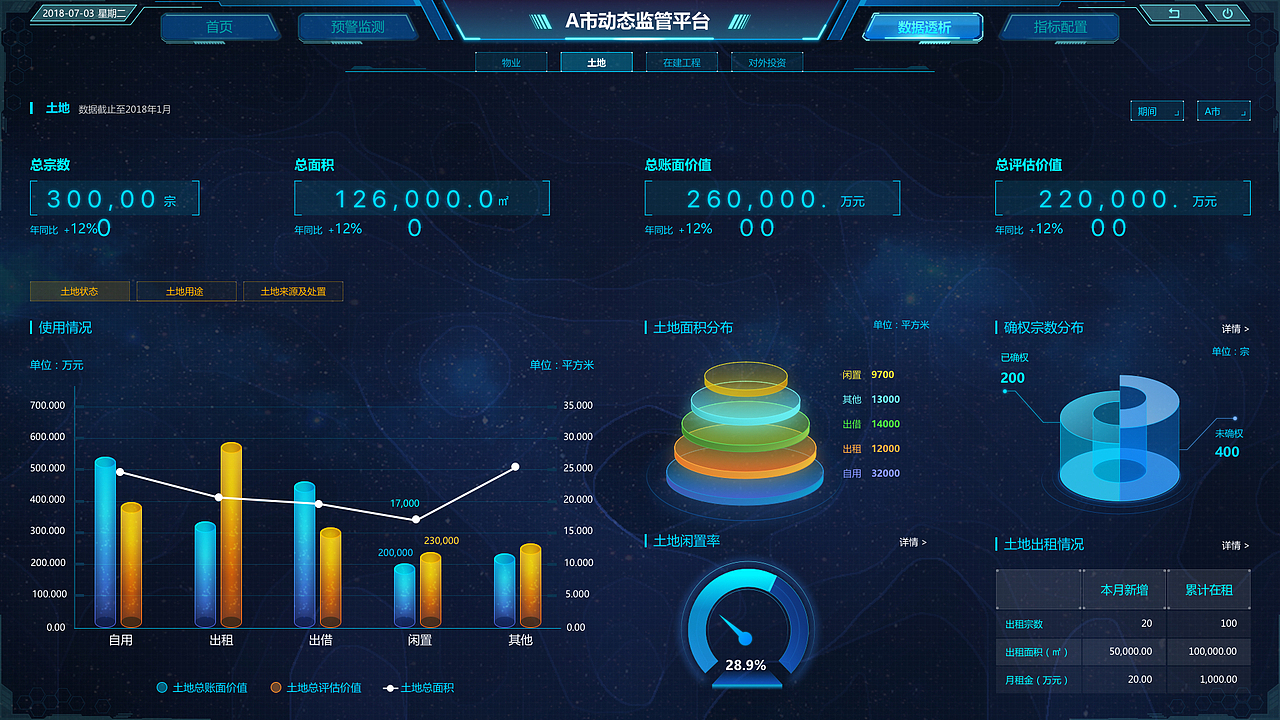The image size is (1280, 720).
Task: Open the 预警监测 section
Action: coord(357,27)
